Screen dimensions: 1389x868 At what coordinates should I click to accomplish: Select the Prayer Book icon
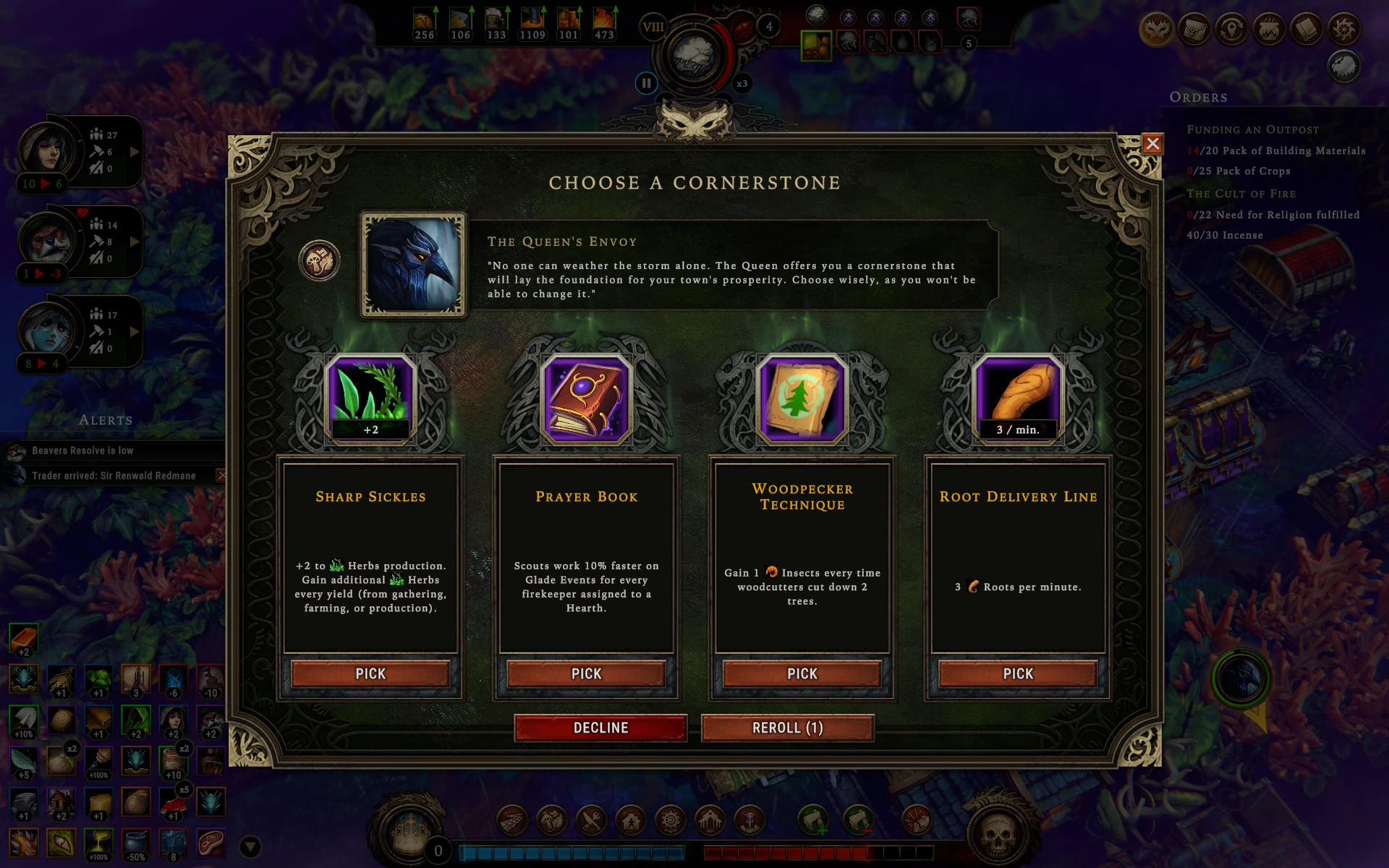point(586,397)
